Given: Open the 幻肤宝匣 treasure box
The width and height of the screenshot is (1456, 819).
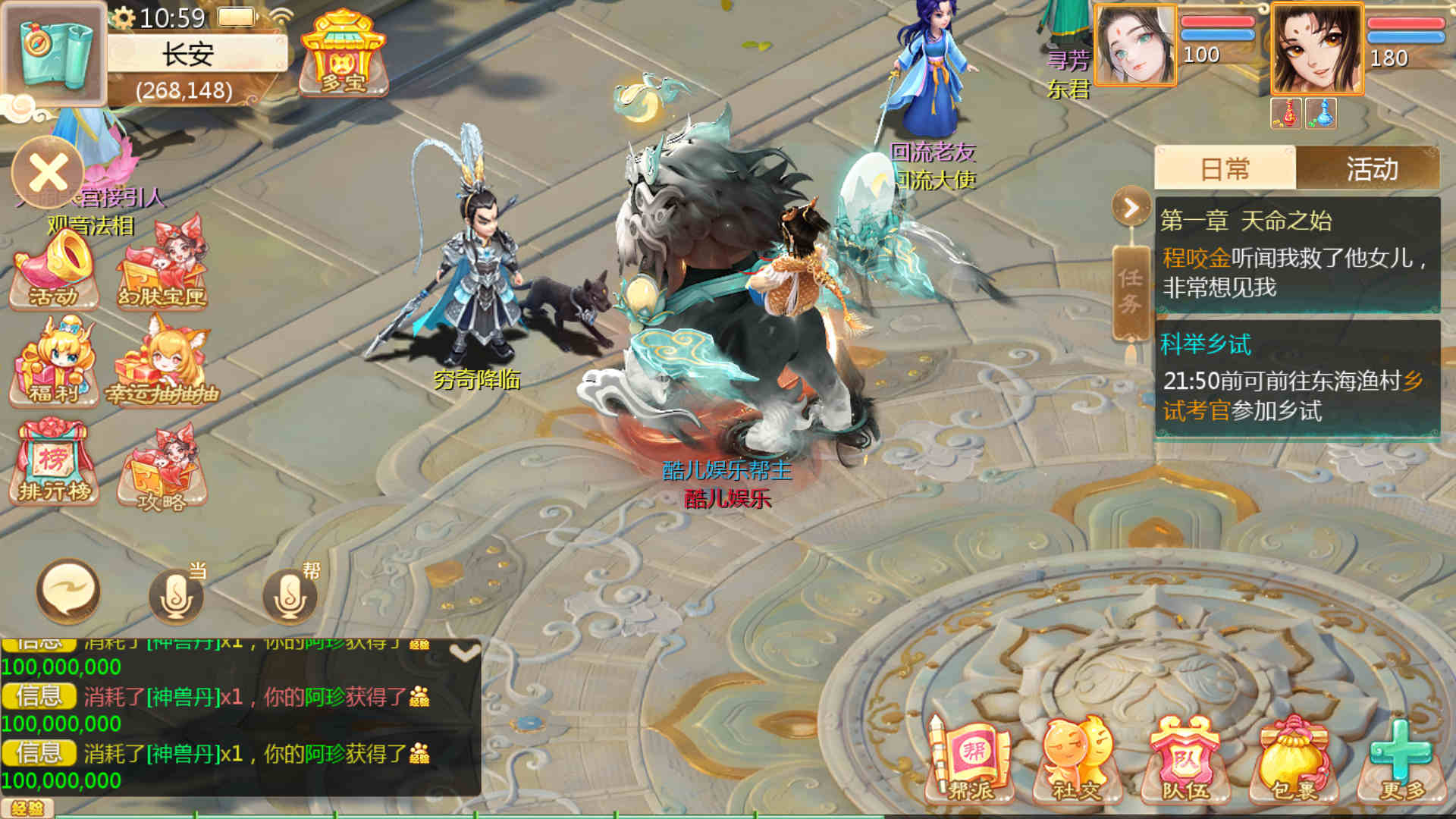Looking at the screenshot, I should (x=162, y=265).
